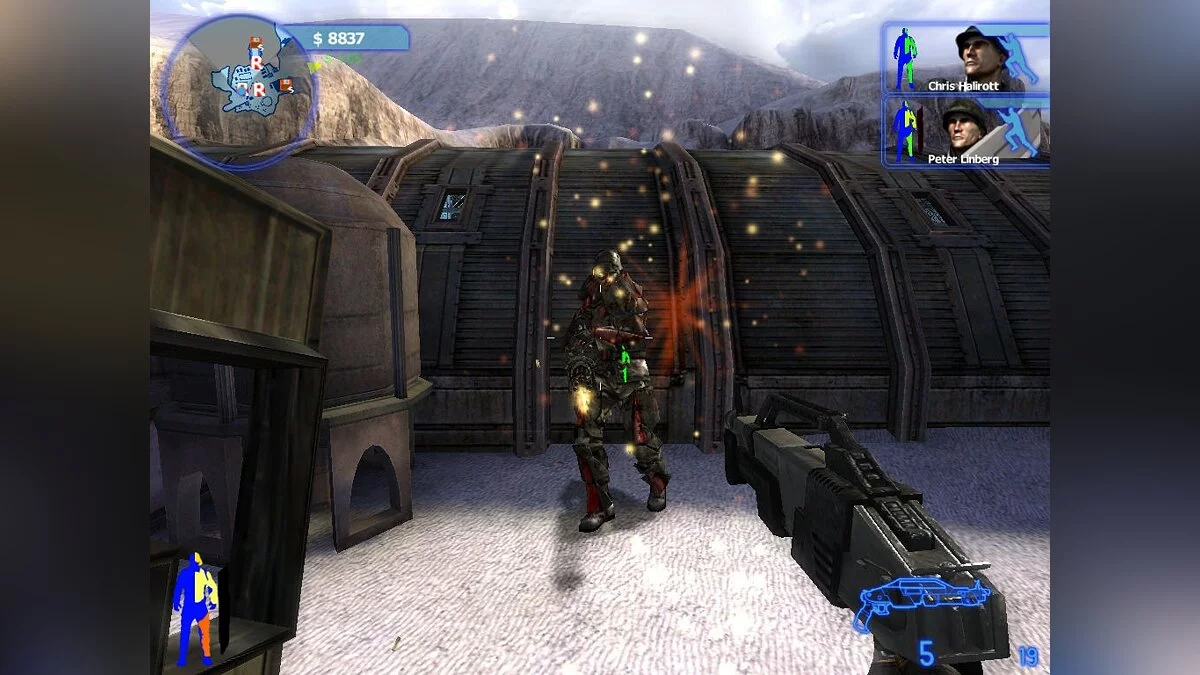This screenshot has width=1200, height=675.
Task: Click the player body status figure
Action: pos(194,609)
